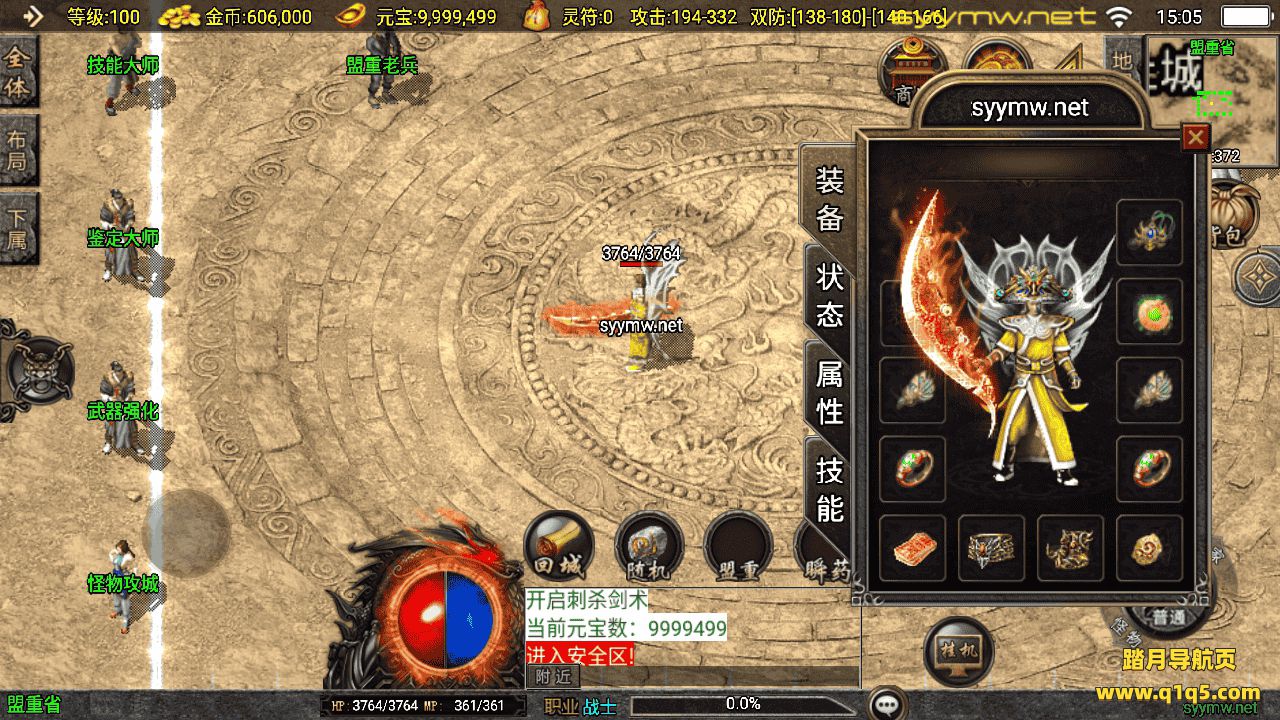Image resolution: width=1280 pixels, height=720 pixels.
Task: Activate the 随机 random teleport scroll
Action: point(648,547)
